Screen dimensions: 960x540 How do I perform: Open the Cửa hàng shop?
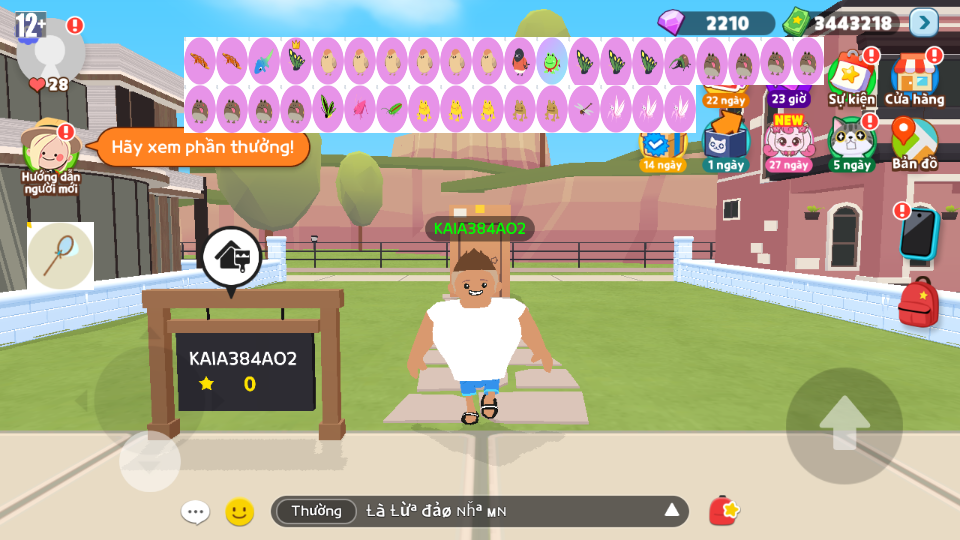(914, 80)
